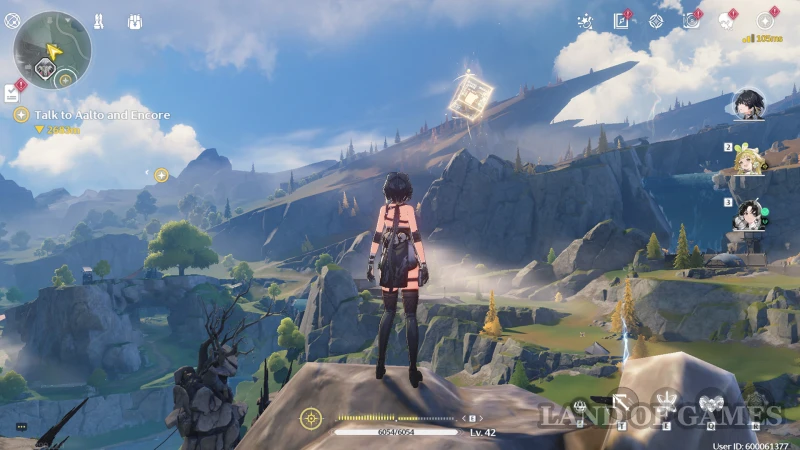The width and height of the screenshot is (800, 450).
Task: Click the yellow crosshair icon beside the stamina gauge
Action: (312, 418)
